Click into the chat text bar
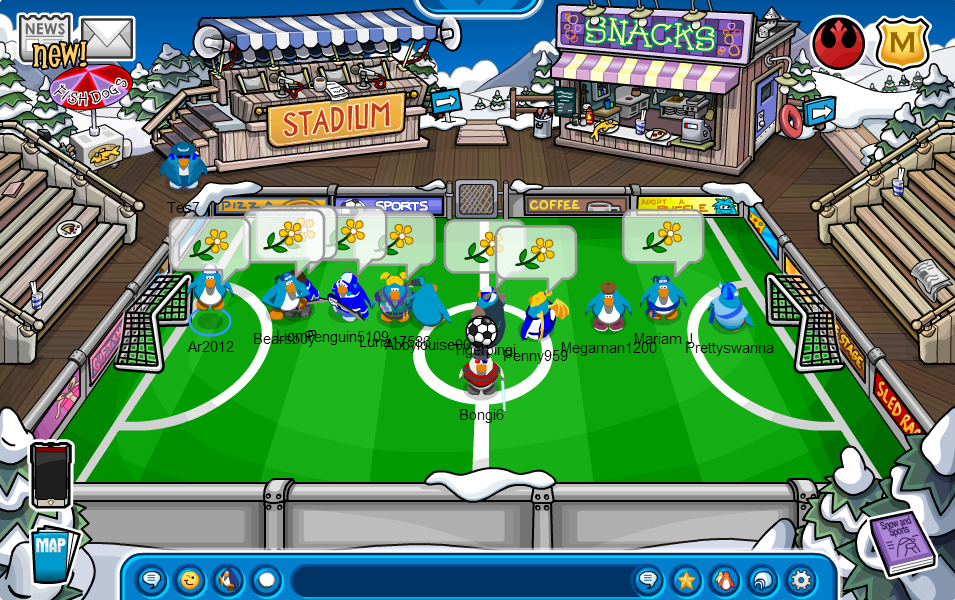955x600 pixels. (x=460, y=580)
